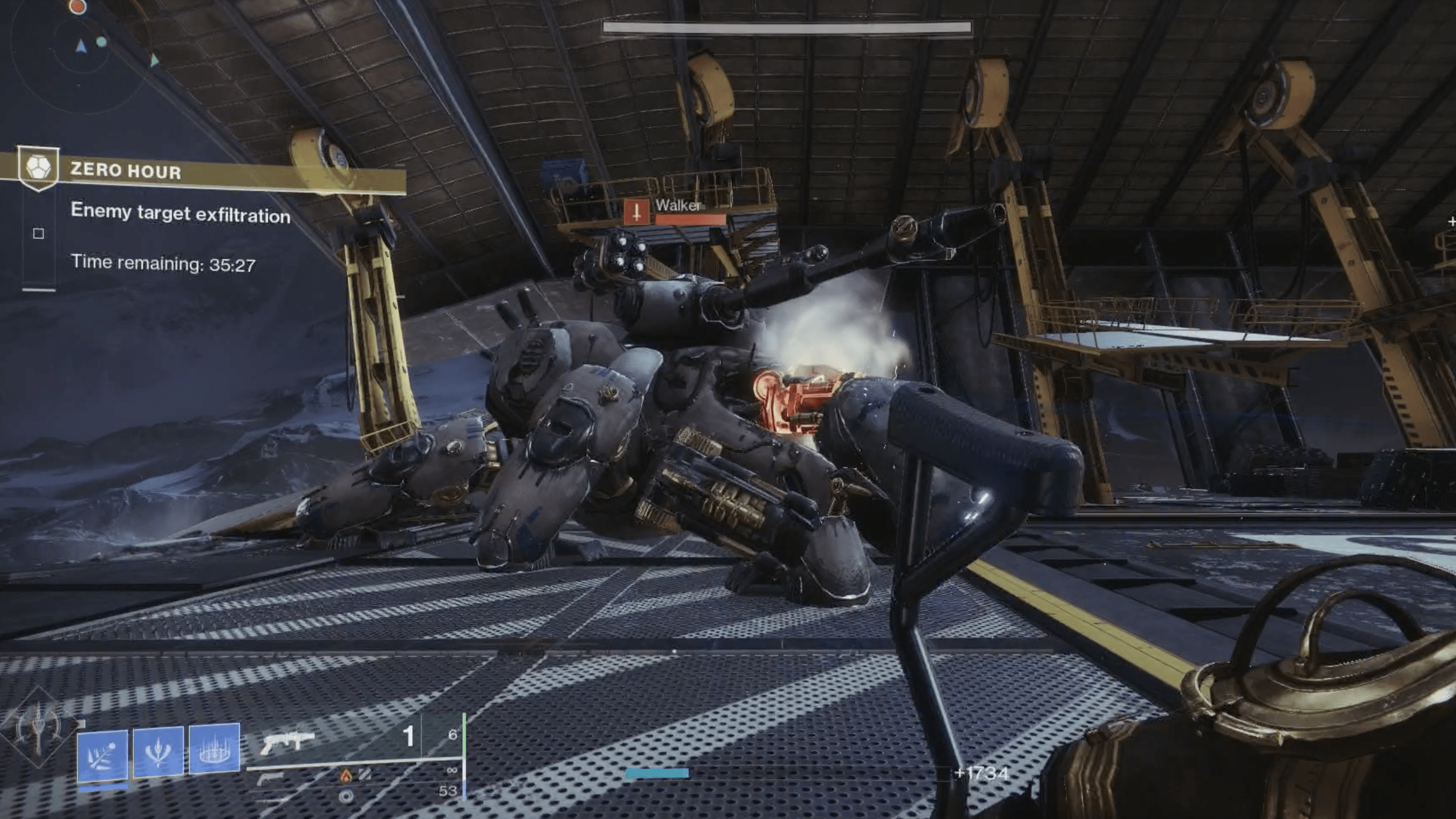The width and height of the screenshot is (1456, 819).
Task: Select the Walker enemy target marker
Action: 636,212
